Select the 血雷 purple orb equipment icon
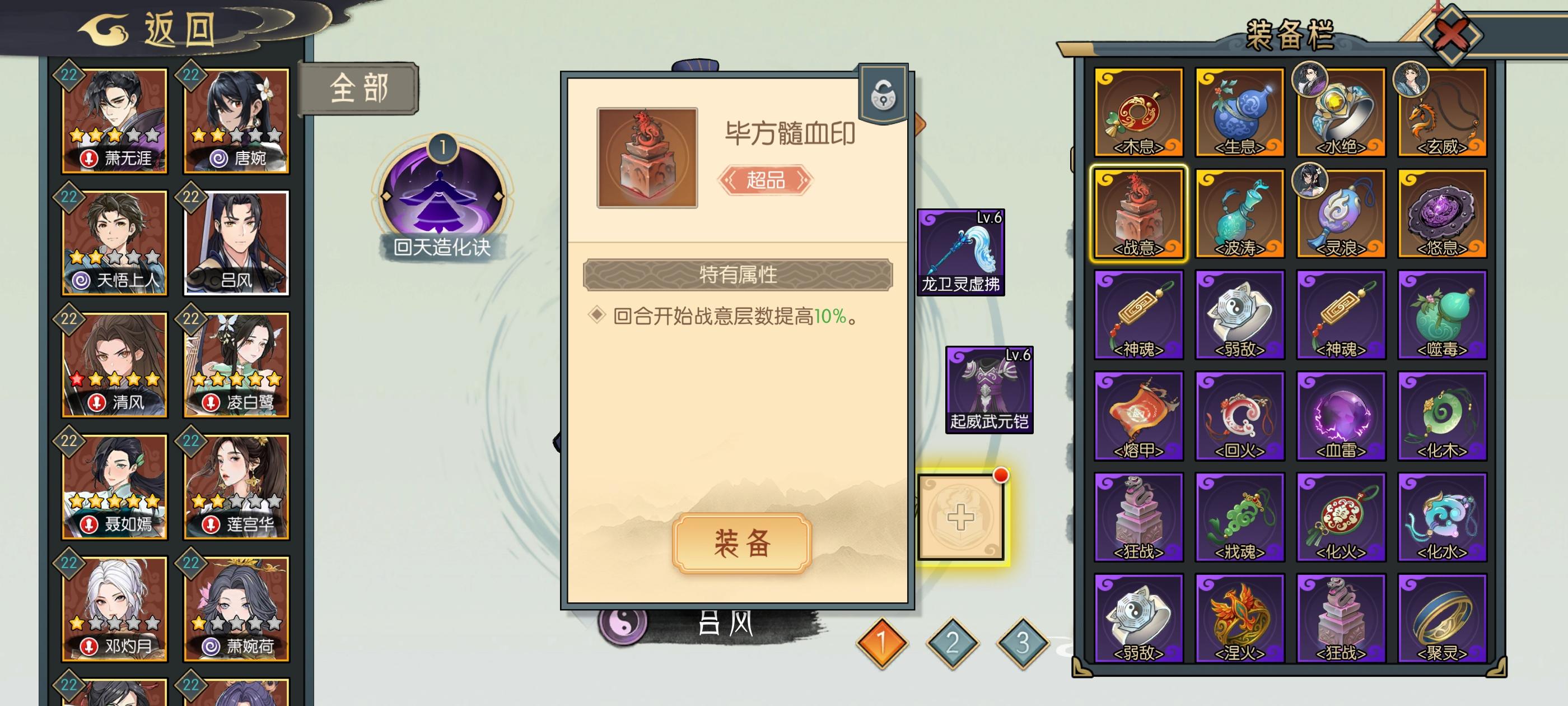The image size is (1568, 706). tap(1341, 415)
